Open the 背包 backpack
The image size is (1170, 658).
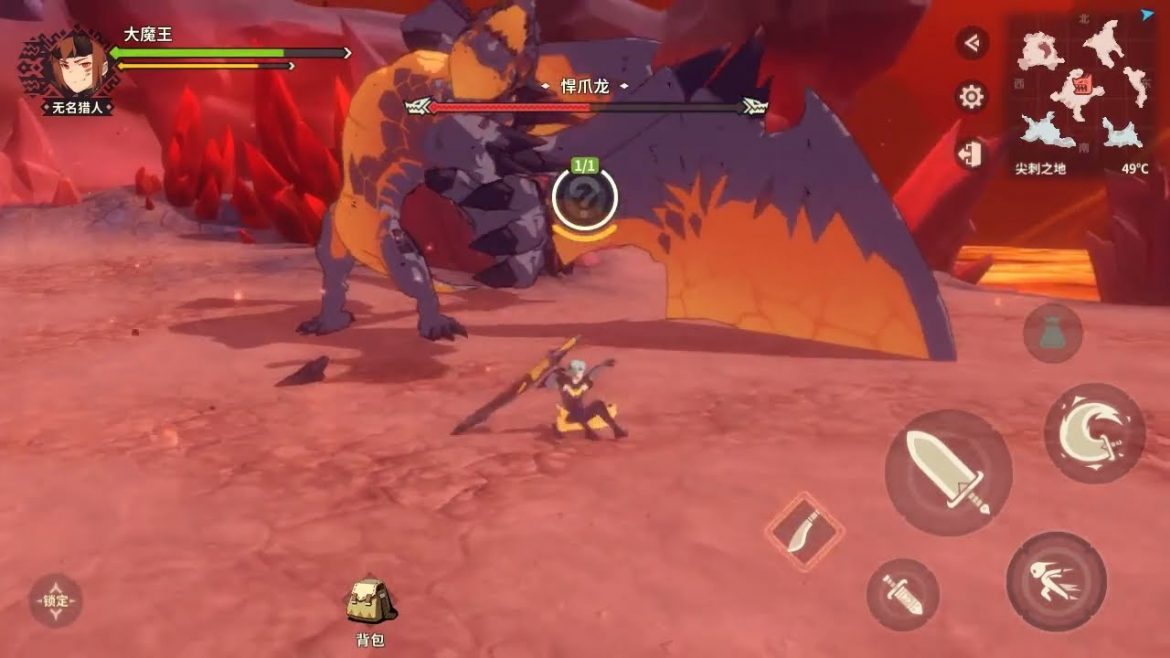point(369,604)
